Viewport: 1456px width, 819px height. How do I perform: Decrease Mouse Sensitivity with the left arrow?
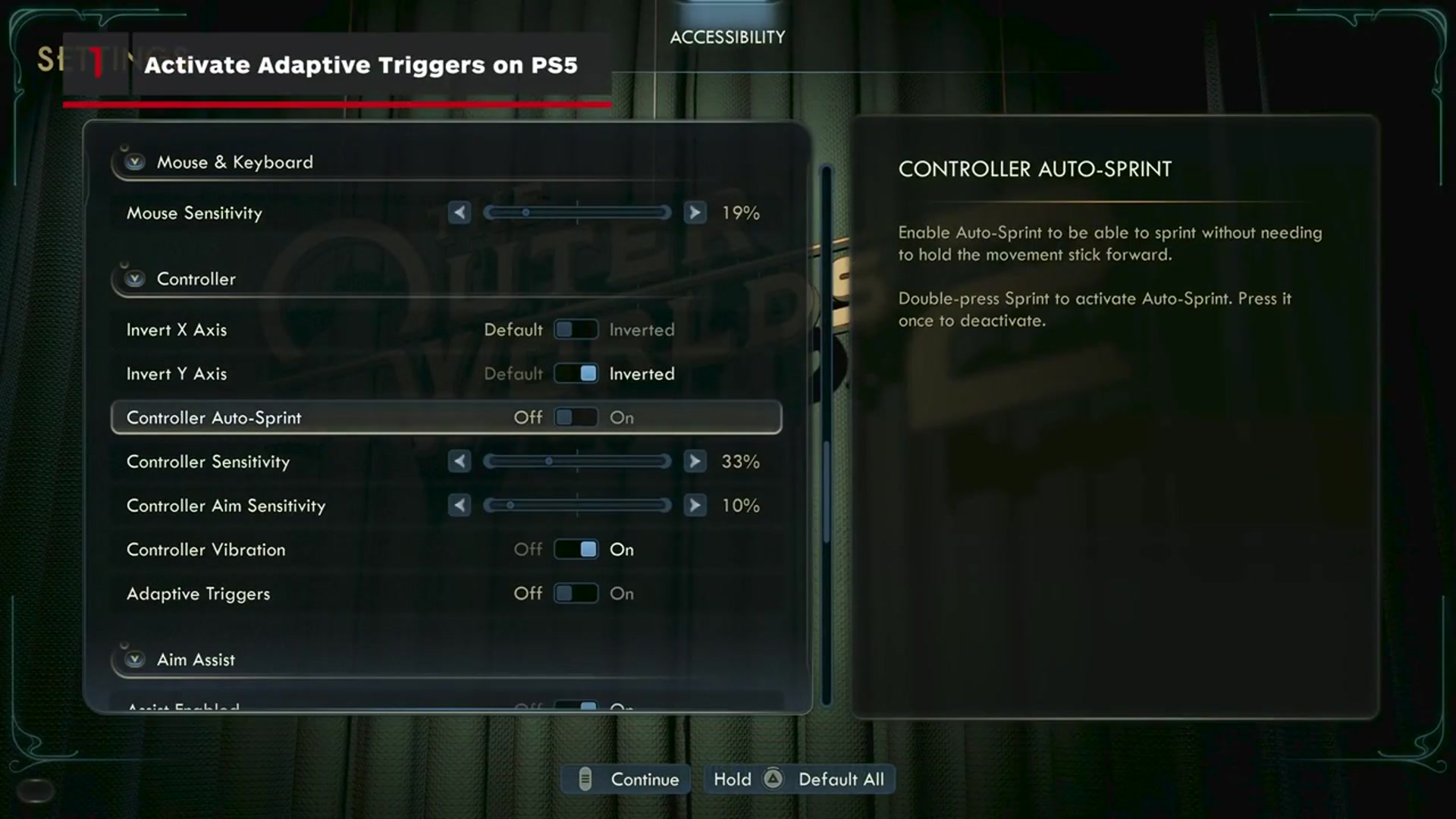click(459, 213)
